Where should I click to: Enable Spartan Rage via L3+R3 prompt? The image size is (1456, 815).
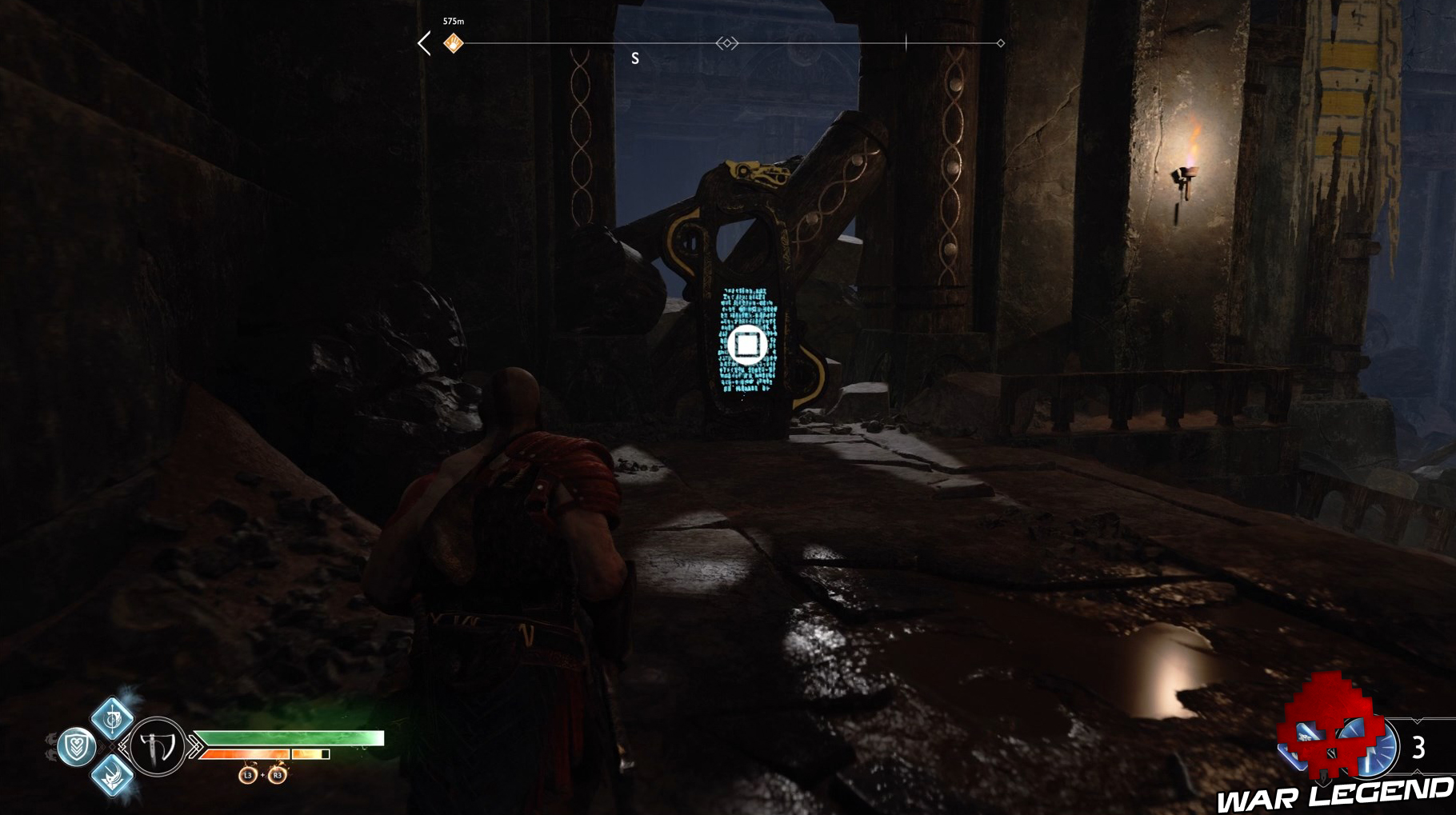point(262,776)
